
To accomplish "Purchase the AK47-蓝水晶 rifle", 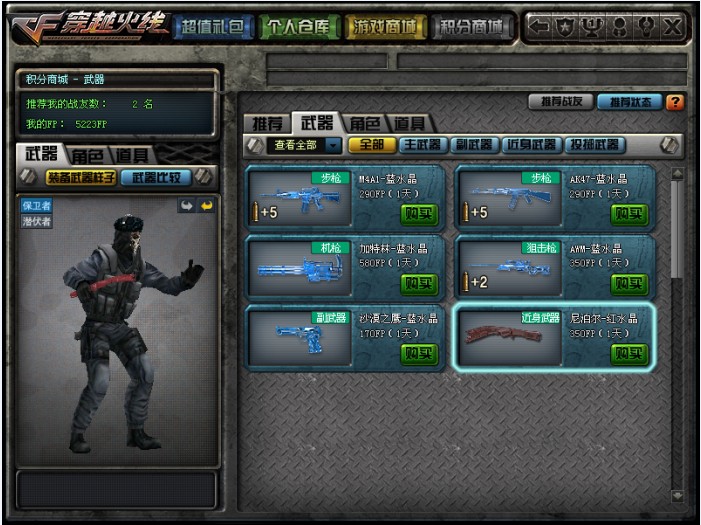I will pyautogui.click(x=630, y=214).
